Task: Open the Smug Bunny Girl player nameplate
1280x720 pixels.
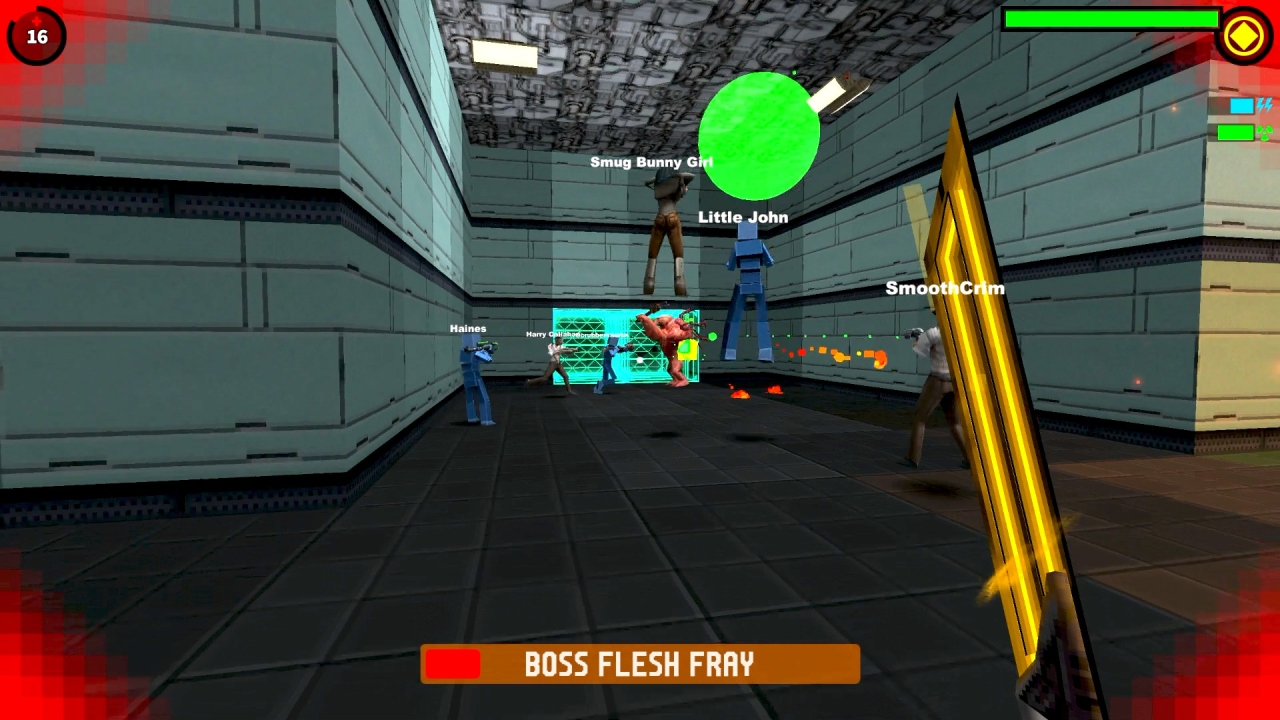Action: click(651, 161)
